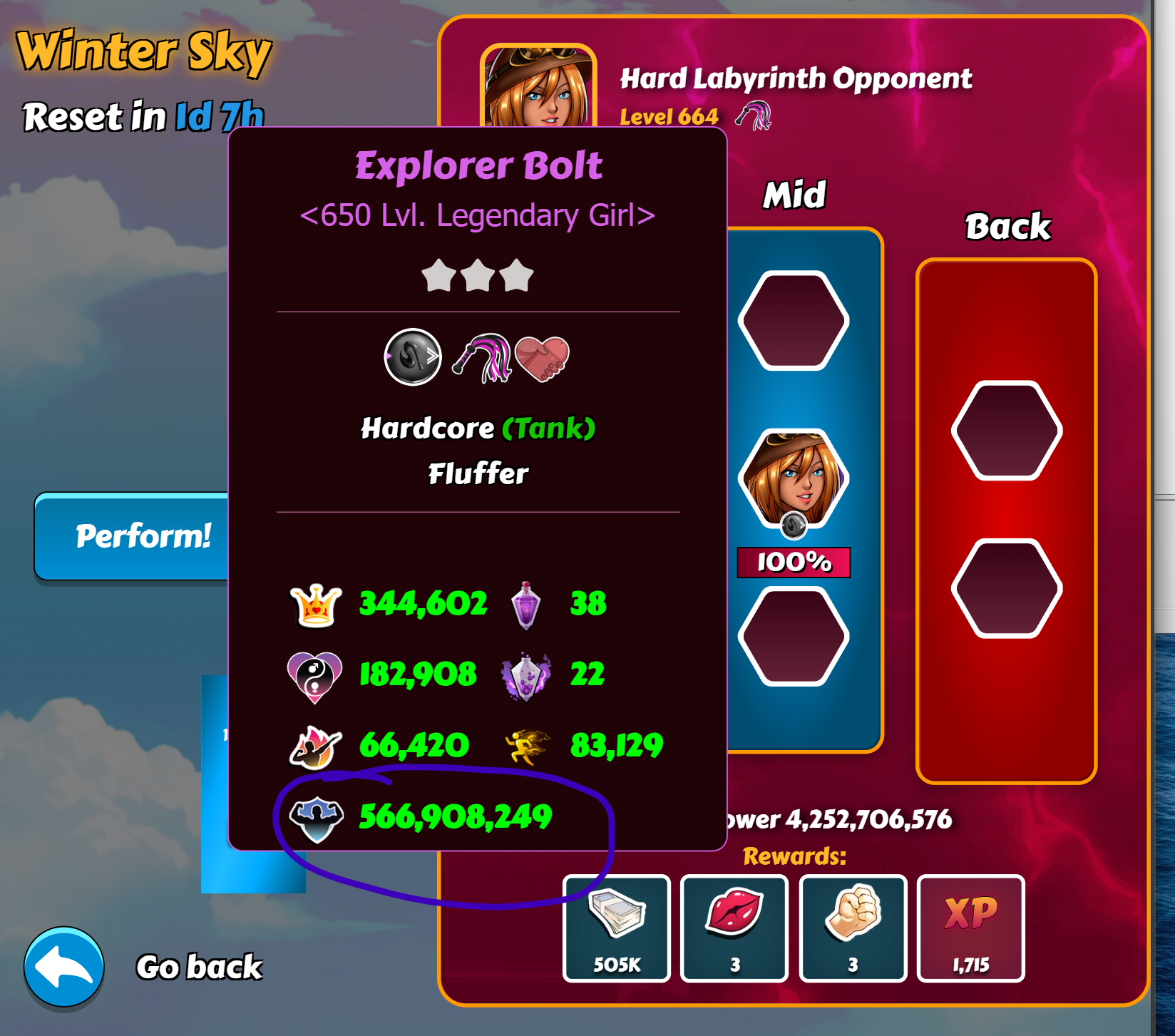
Task: Click the XP 1,715 reward tile
Action: 970,928
